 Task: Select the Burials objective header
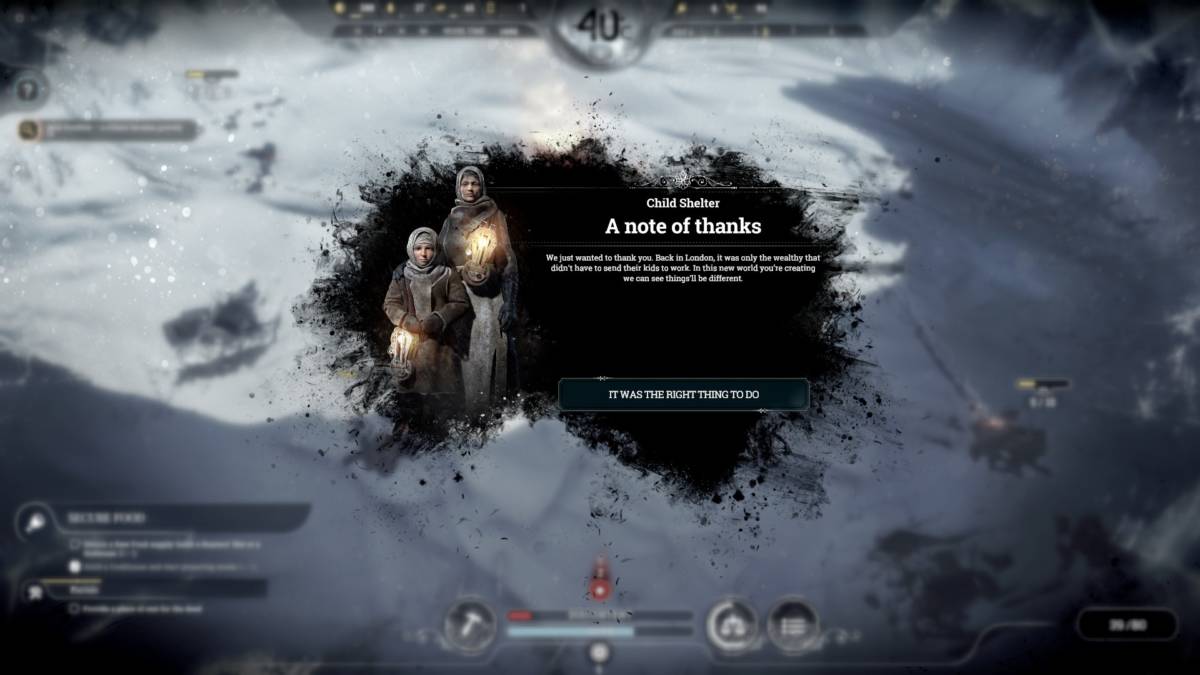pos(160,589)
